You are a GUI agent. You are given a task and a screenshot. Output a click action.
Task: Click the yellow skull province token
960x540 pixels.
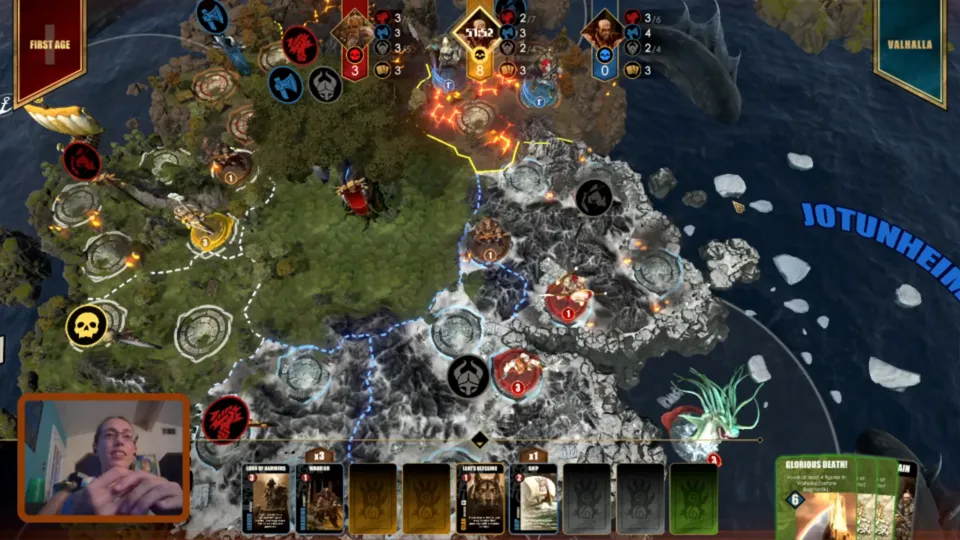coord(87,326)
